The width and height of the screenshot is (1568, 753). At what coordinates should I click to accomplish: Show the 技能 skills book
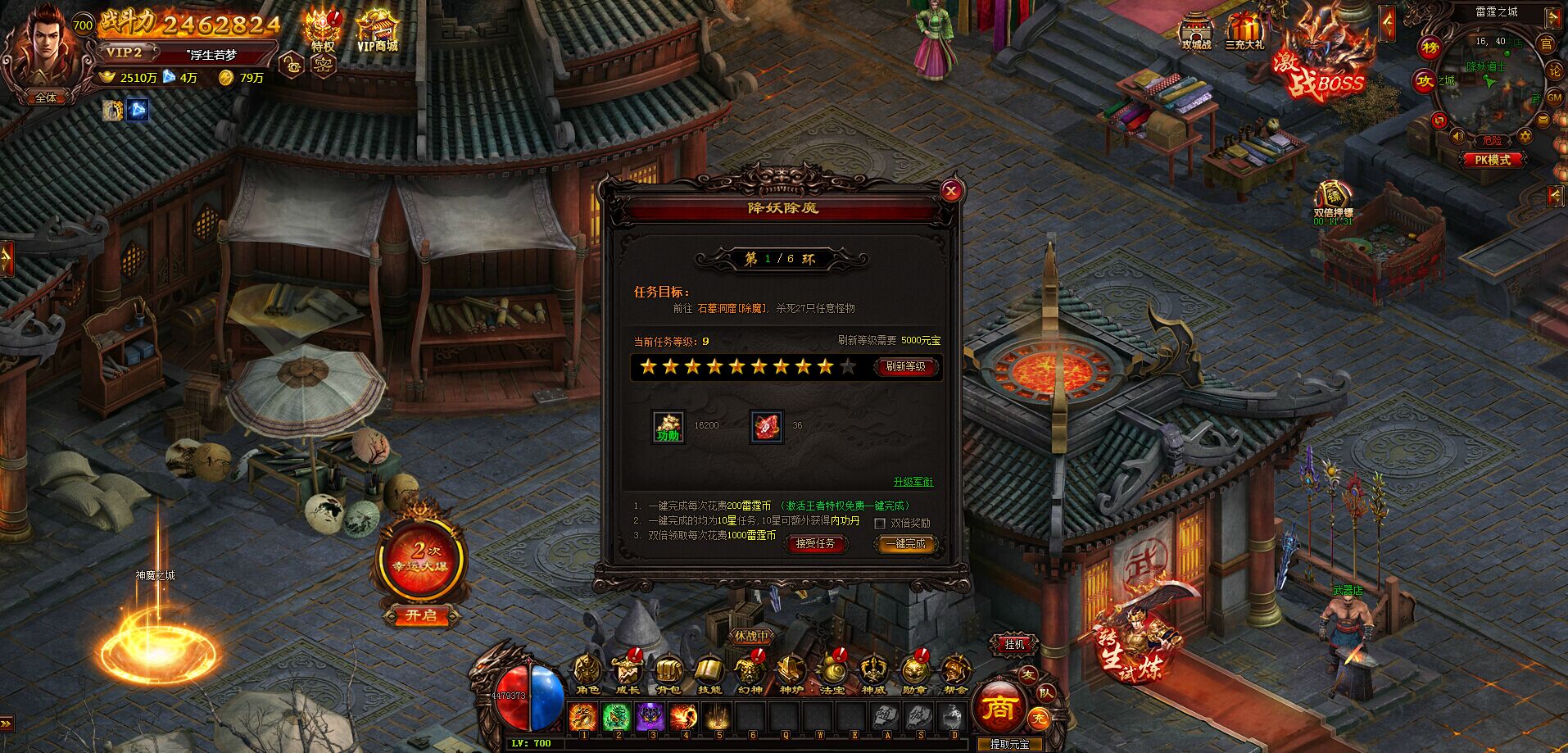pos(709,674)
